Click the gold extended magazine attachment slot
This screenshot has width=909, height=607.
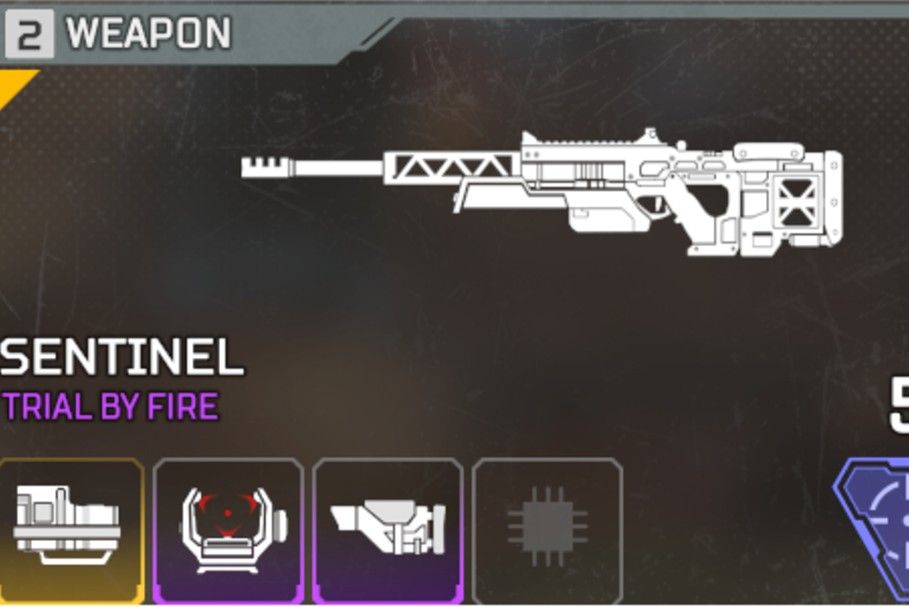(x=68, y=529)
